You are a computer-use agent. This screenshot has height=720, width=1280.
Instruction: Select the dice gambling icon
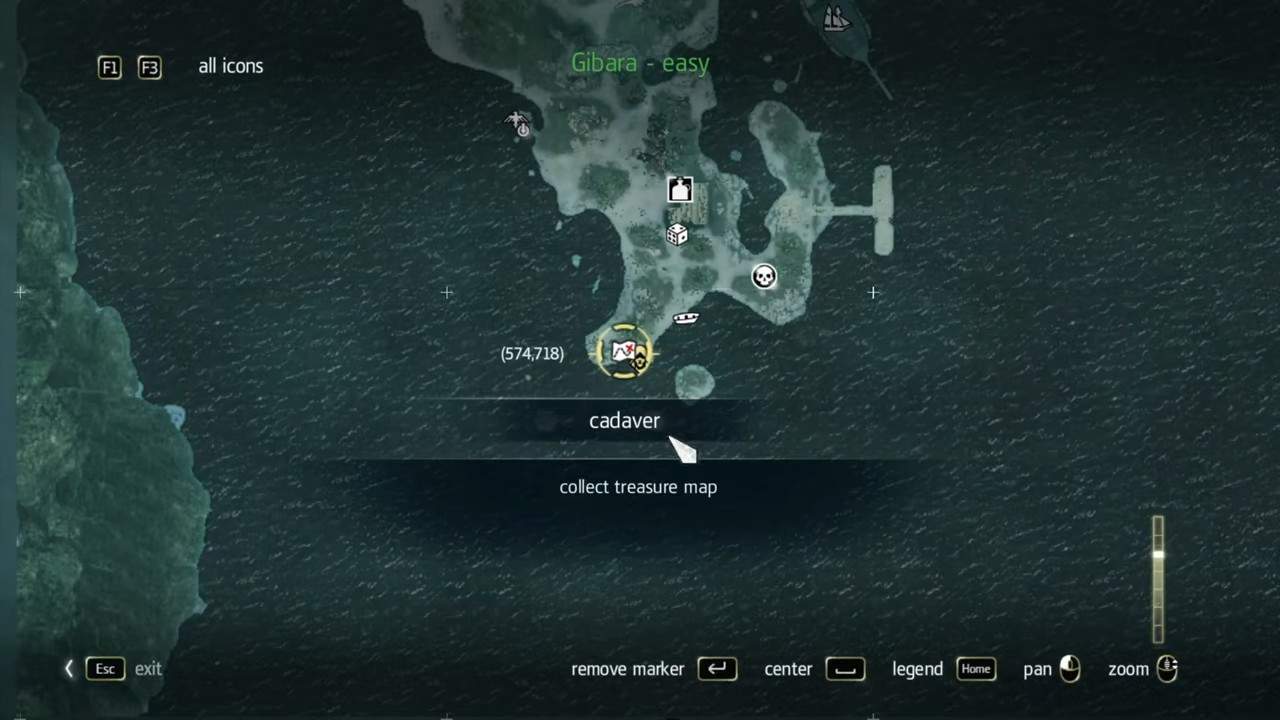(x=676, y=235)
